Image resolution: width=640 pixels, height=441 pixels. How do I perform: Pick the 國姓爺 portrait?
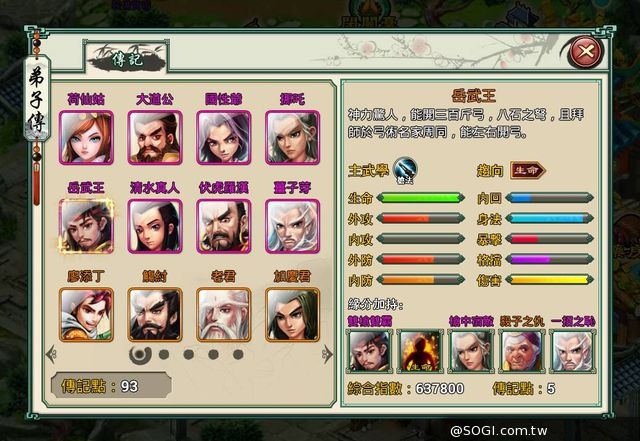(223, 135)
